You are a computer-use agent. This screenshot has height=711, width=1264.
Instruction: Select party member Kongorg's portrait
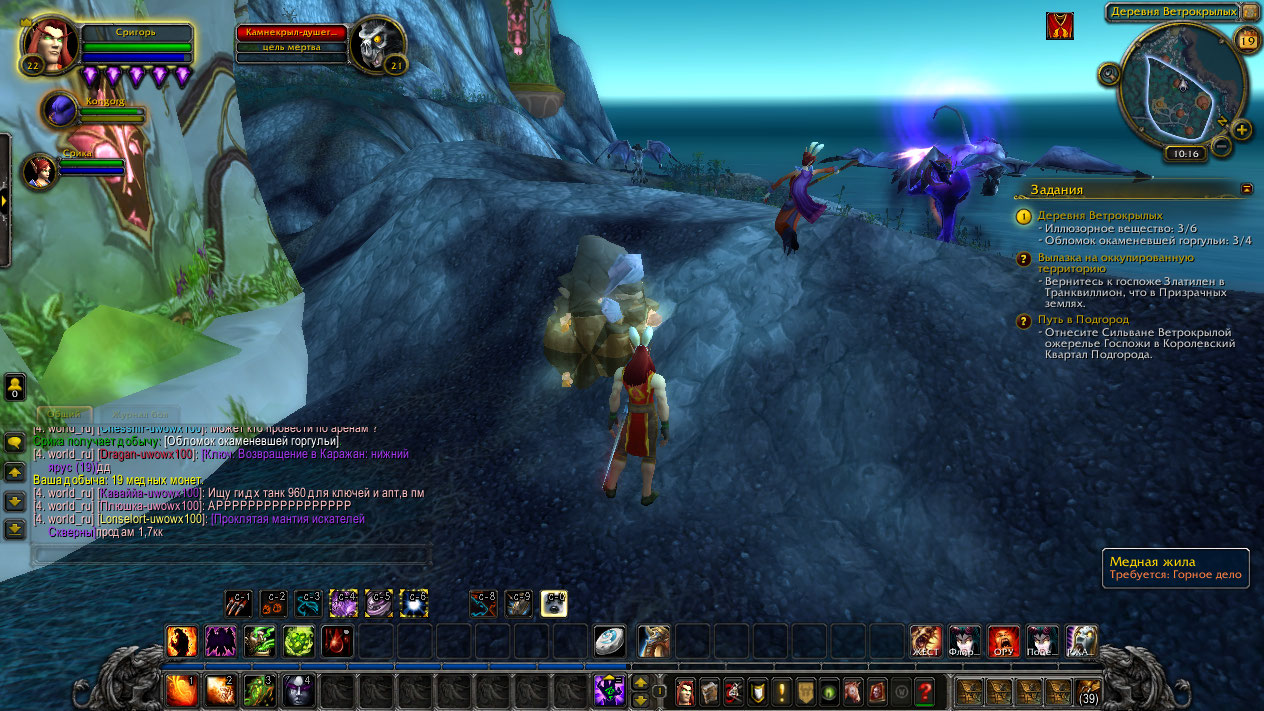59,108
